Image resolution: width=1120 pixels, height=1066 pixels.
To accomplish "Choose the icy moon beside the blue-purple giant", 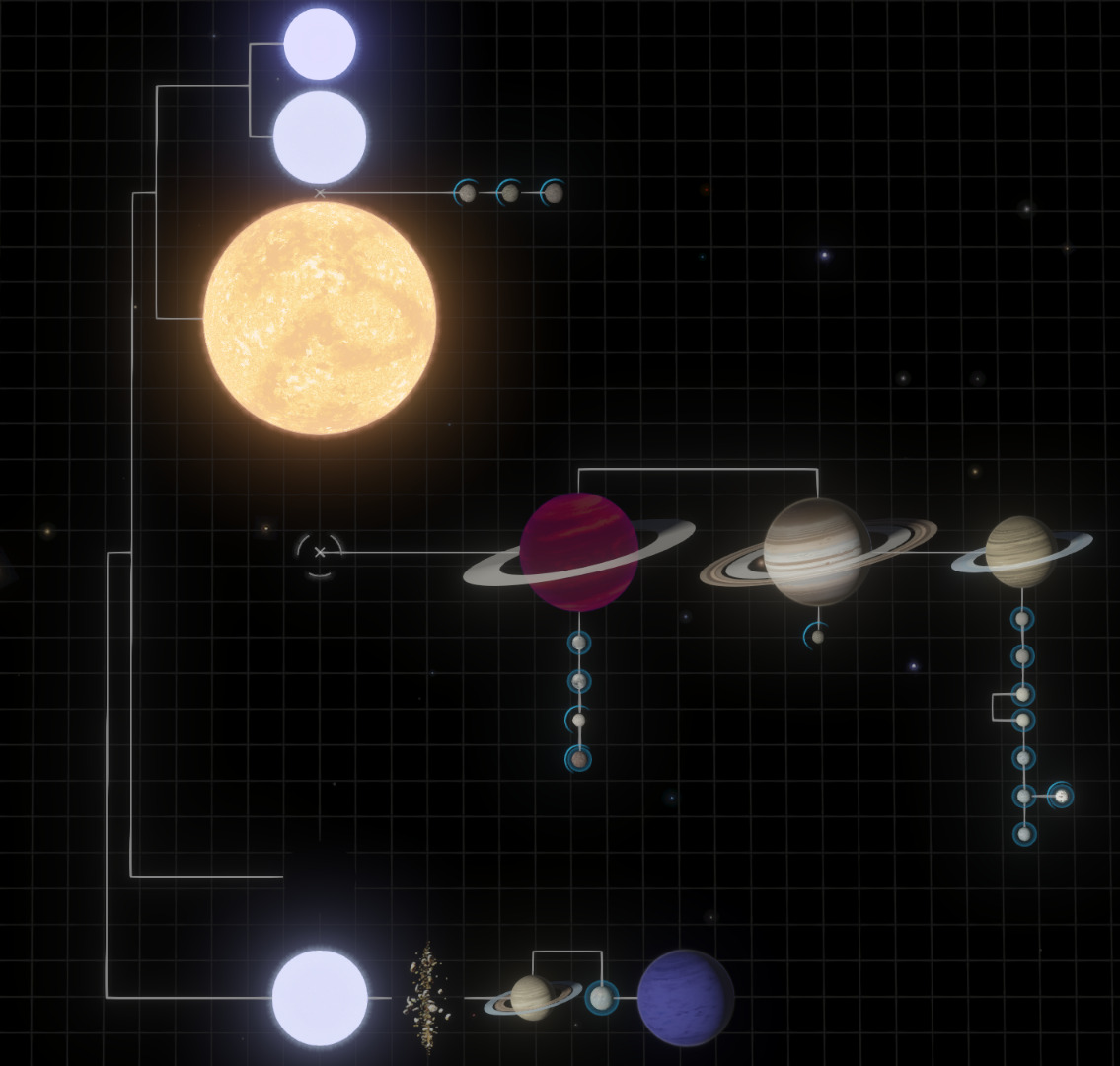I will 600,998.
